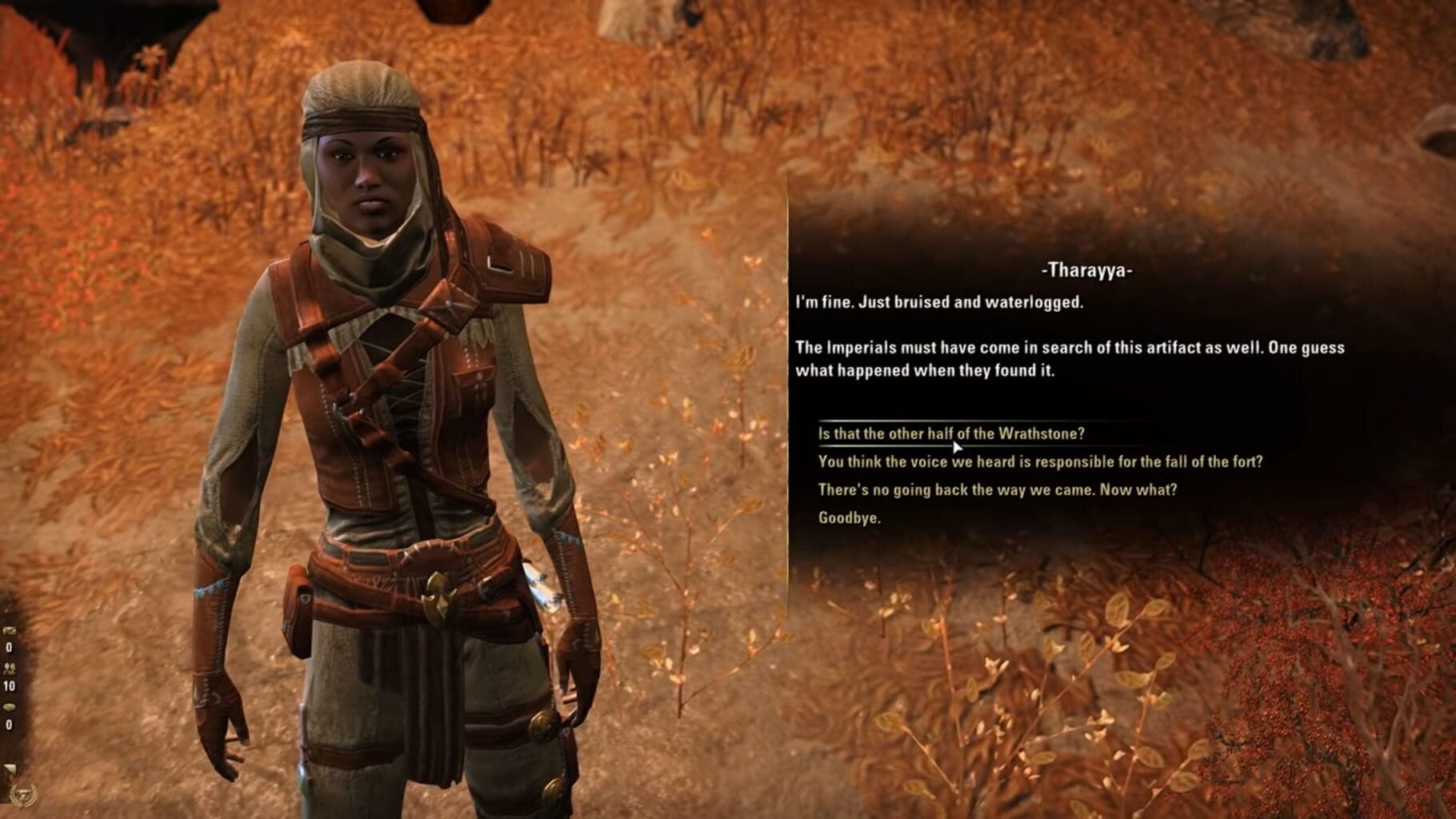The height and width of the screenshot is (819, 1456).
Task: Select the group count number 10
Action: click(10, 685)
